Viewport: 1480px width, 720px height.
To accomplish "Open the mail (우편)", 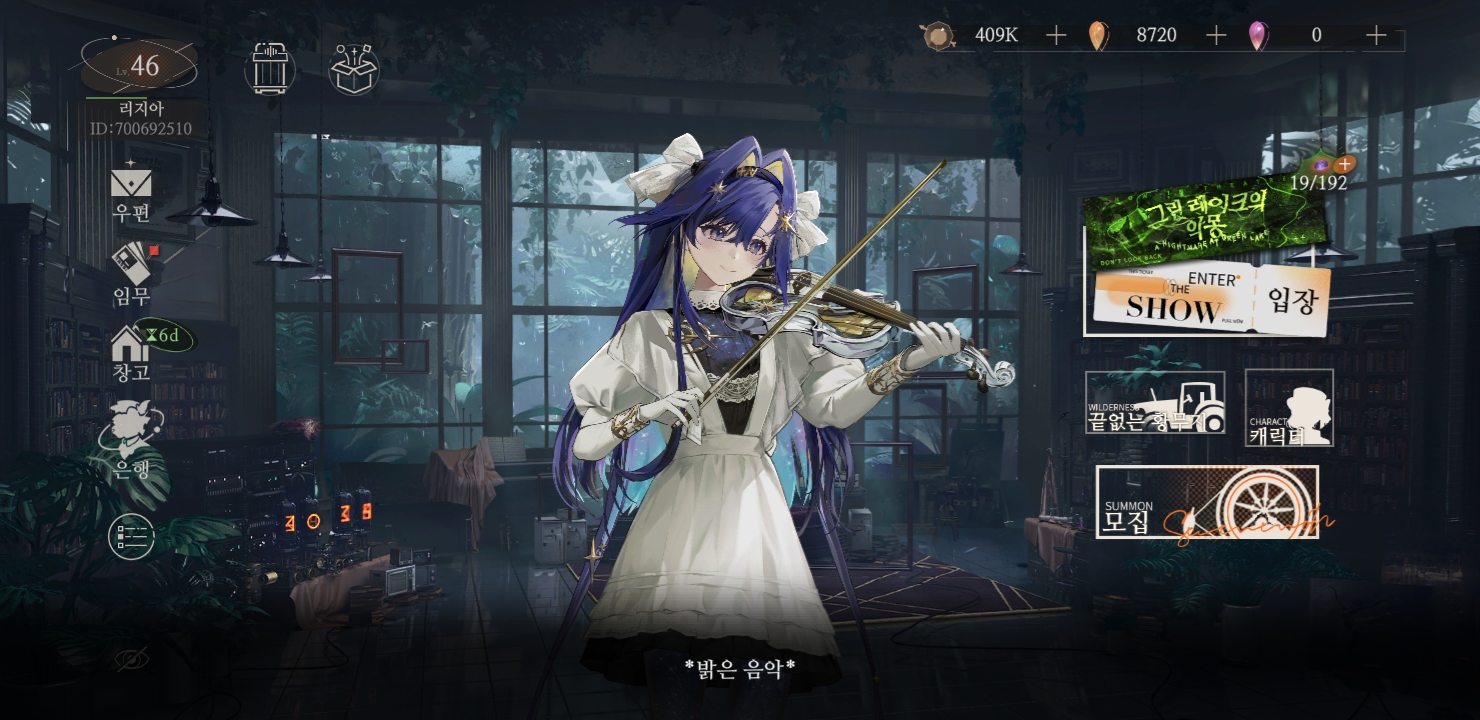I will click(131, 192).
